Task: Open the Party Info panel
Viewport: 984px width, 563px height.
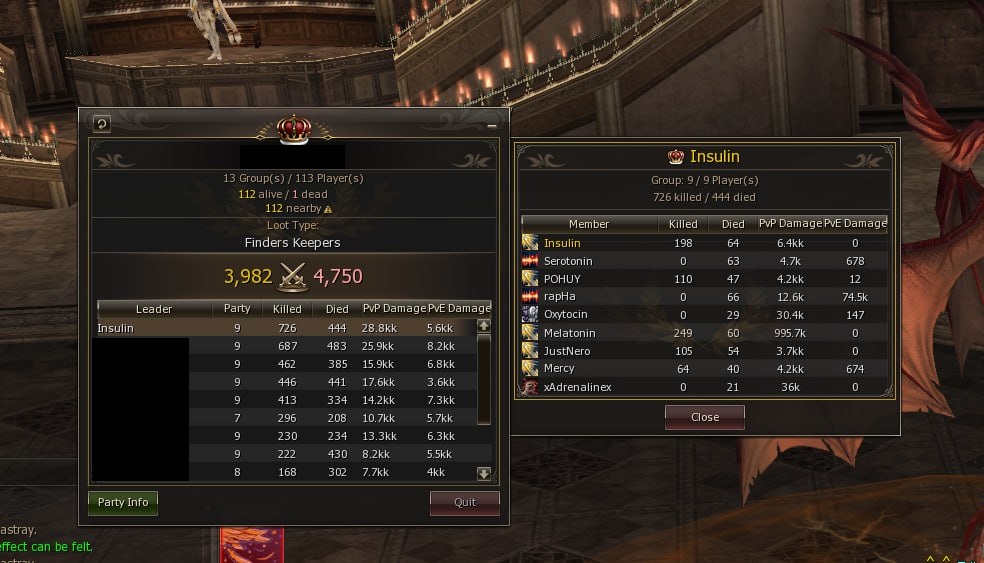Action: pos(123,502)
